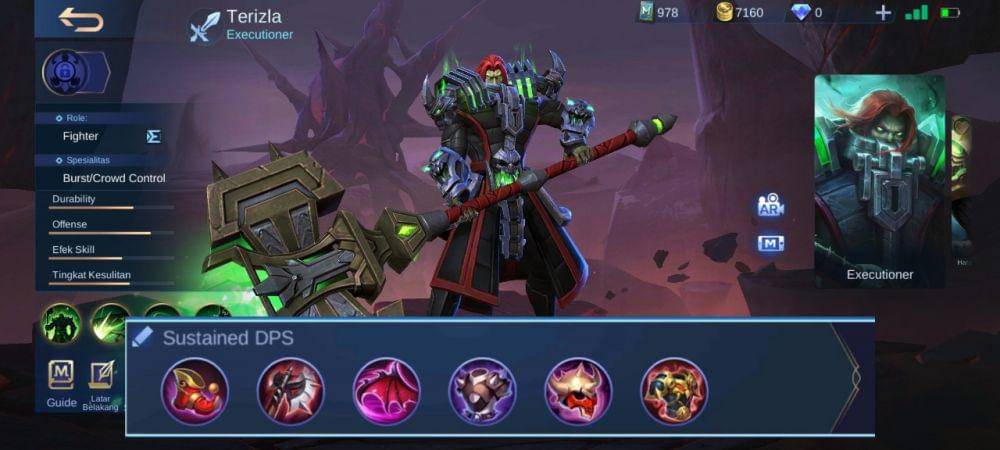Open Latar Belakang background story
Image resolution: width=1000 pixels, height=450 pixels.
(101, 383)
